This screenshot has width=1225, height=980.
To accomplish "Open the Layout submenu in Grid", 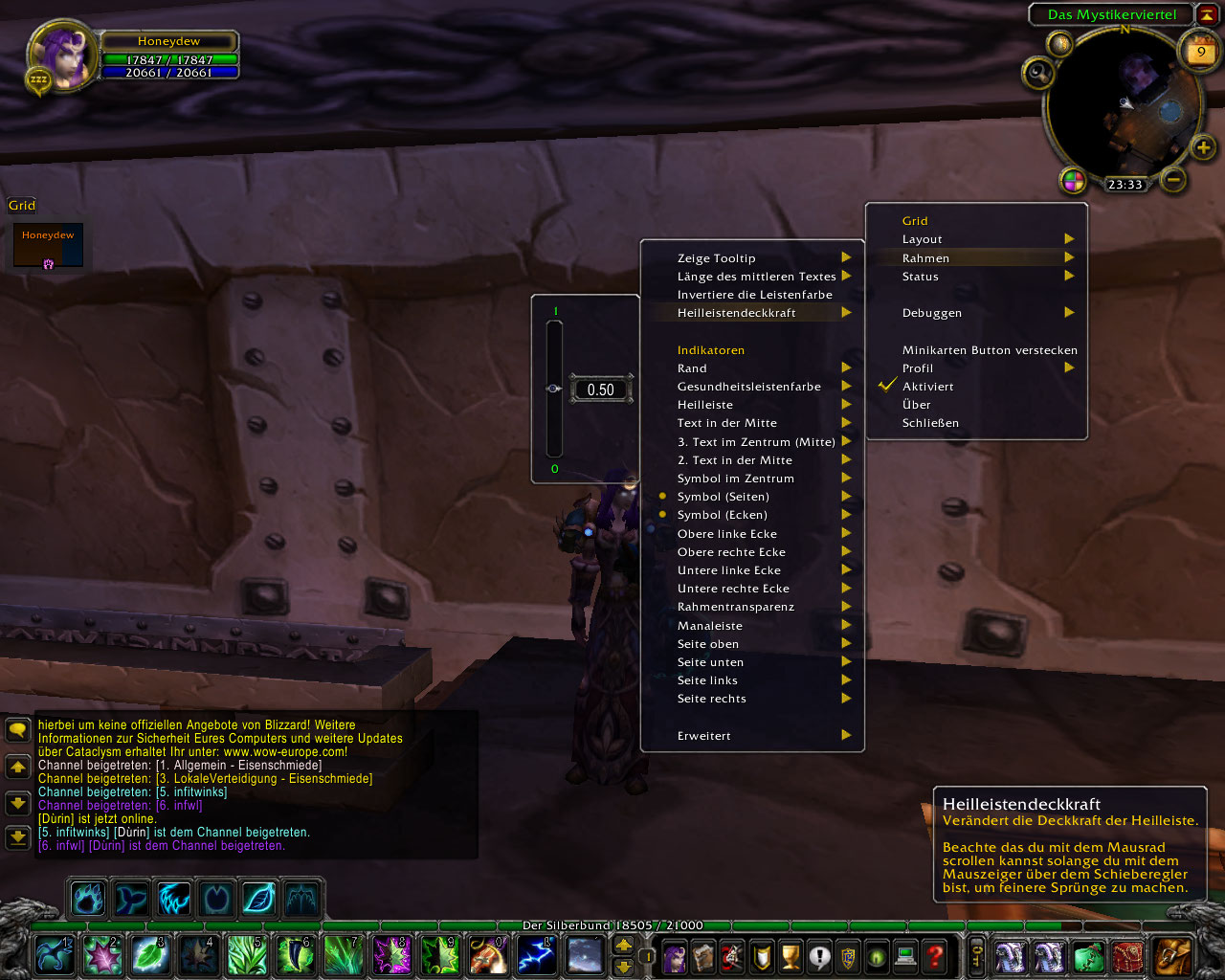I will (923, 239).
